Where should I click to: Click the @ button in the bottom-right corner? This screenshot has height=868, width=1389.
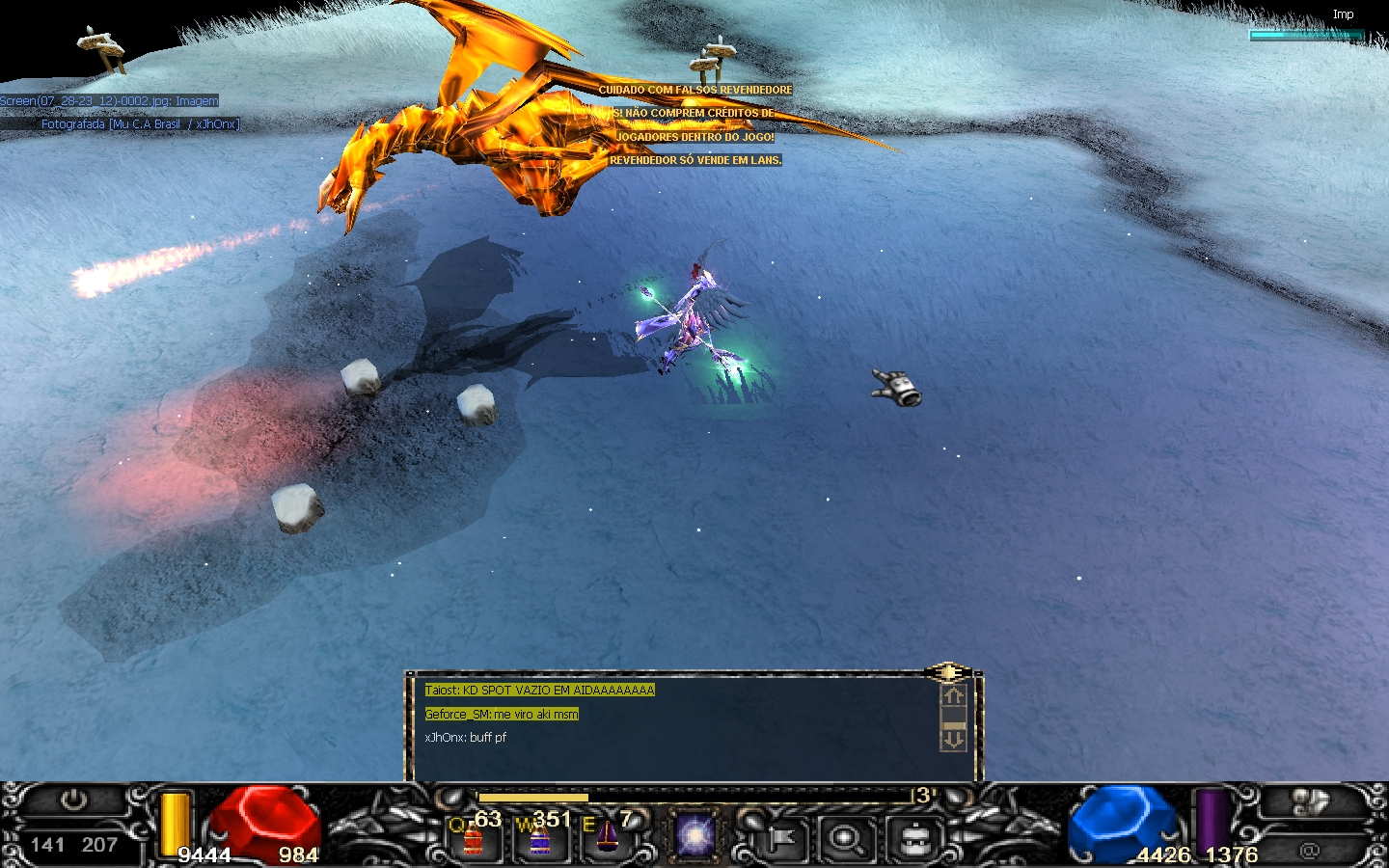pos(1309,850)
